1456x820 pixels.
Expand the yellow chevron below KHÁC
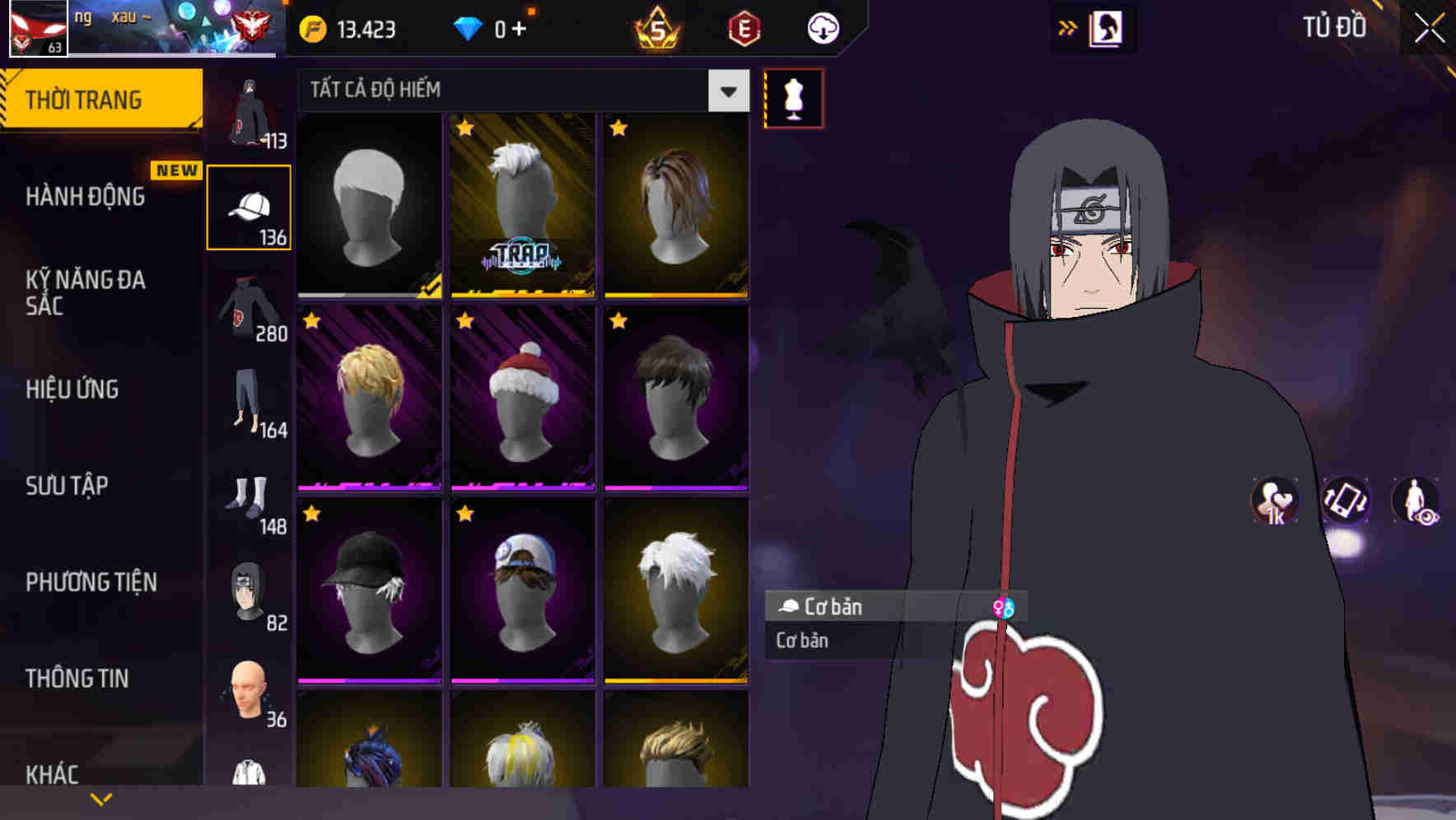(100, 797)
